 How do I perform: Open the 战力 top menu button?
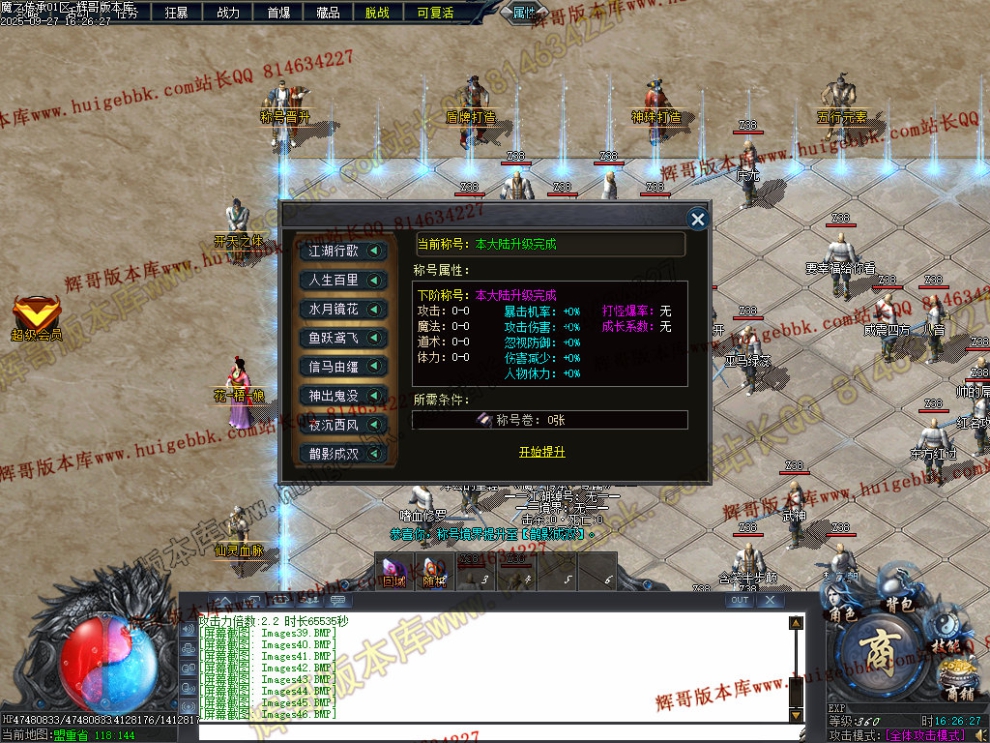click(228, 12)
